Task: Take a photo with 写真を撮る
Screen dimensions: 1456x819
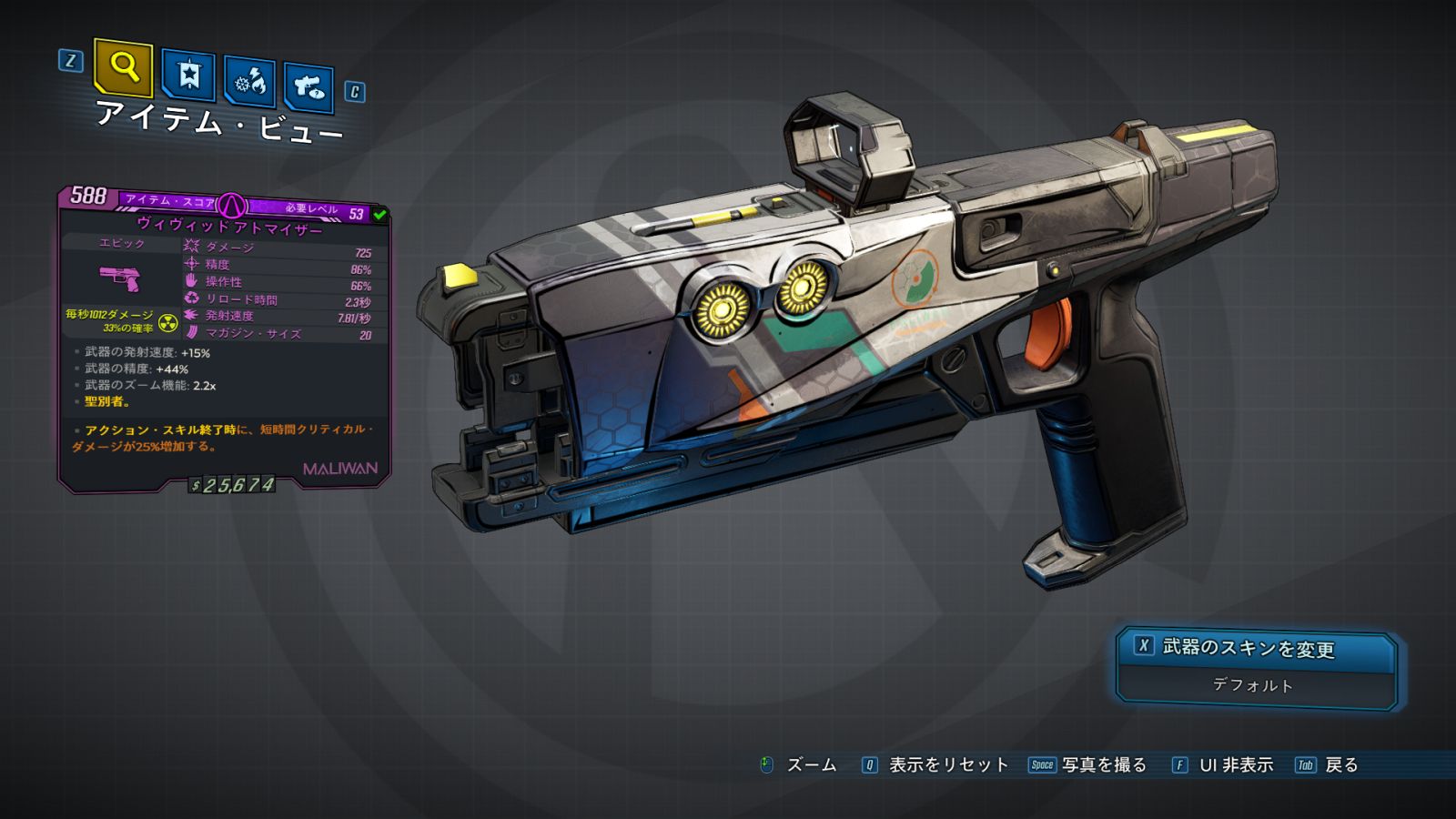Action: pyautogui.click(x=1088, y=765)
